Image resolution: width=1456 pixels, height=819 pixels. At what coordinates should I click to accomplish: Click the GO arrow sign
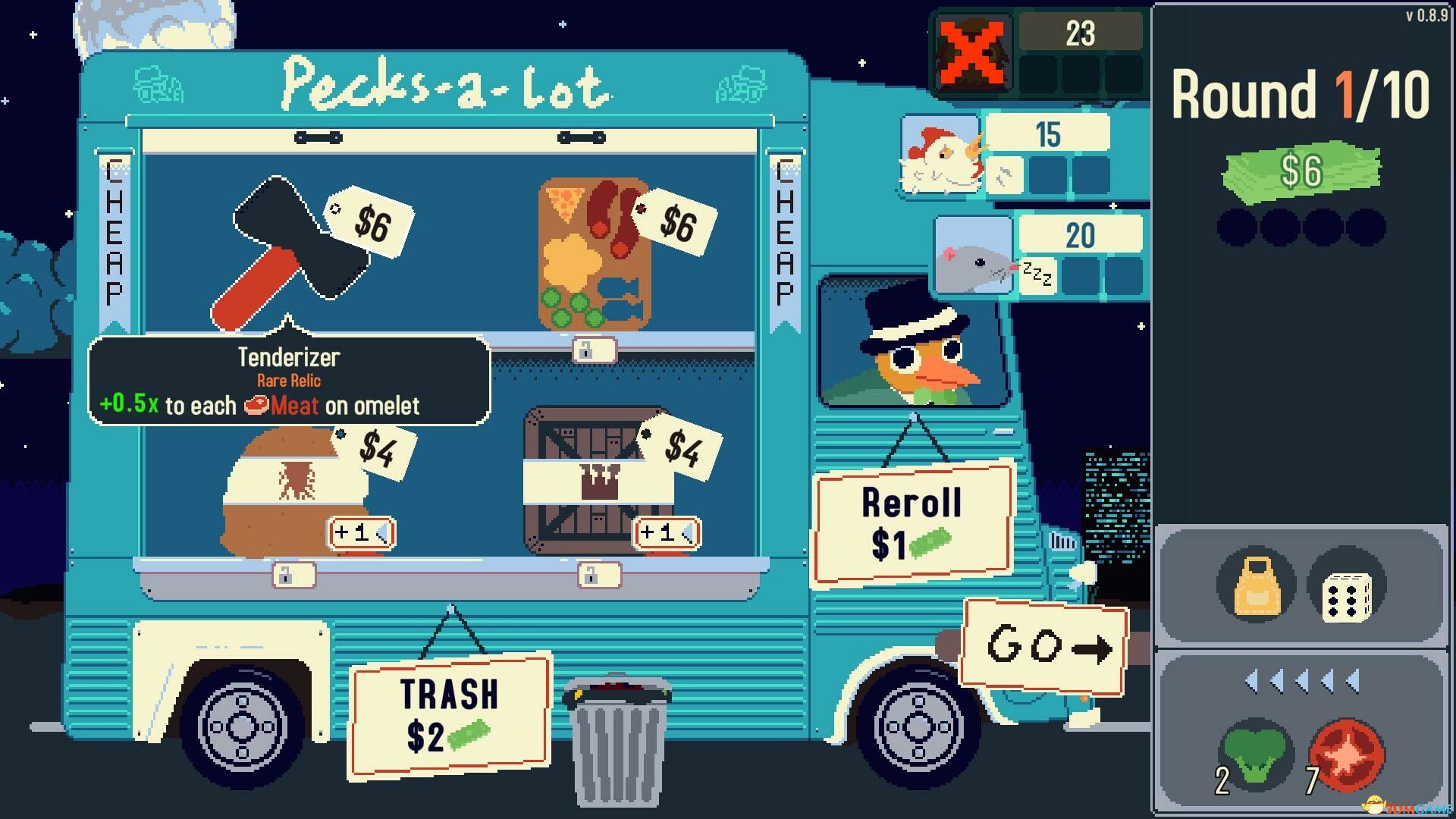(1044, 647)
